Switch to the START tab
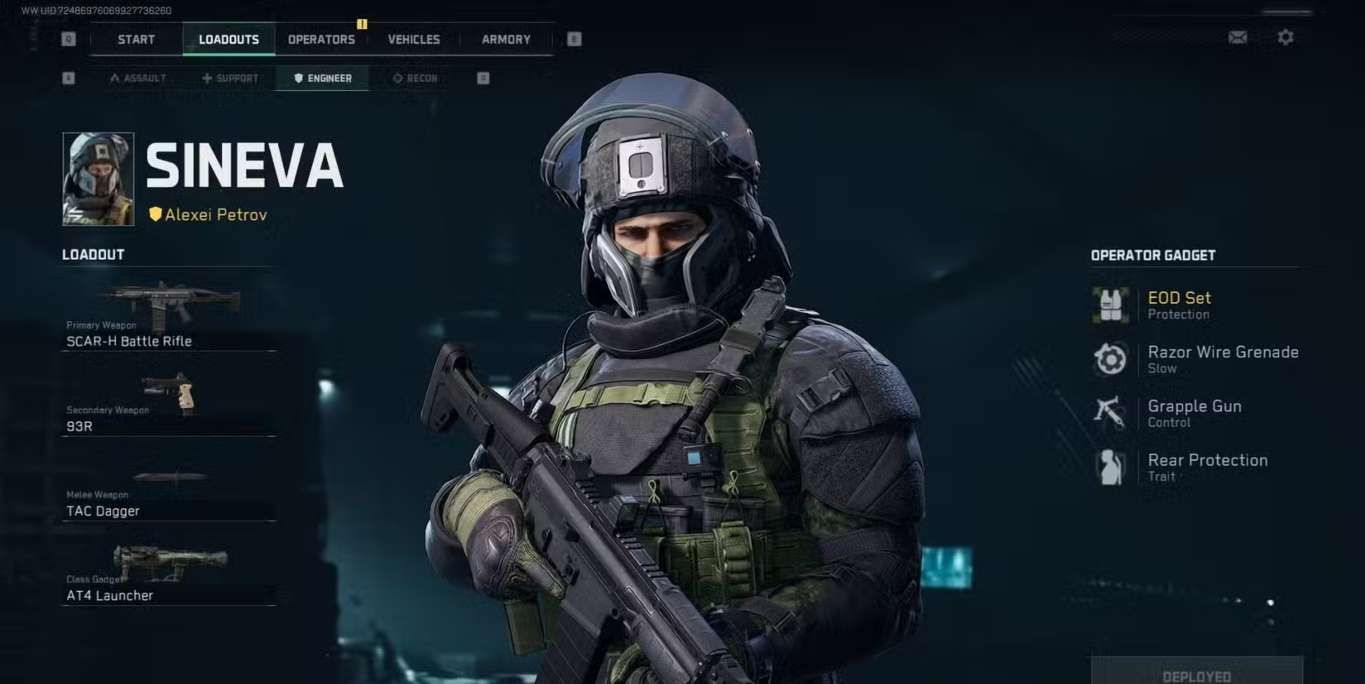Viewport: 1365px width, 684px height. 136,39
